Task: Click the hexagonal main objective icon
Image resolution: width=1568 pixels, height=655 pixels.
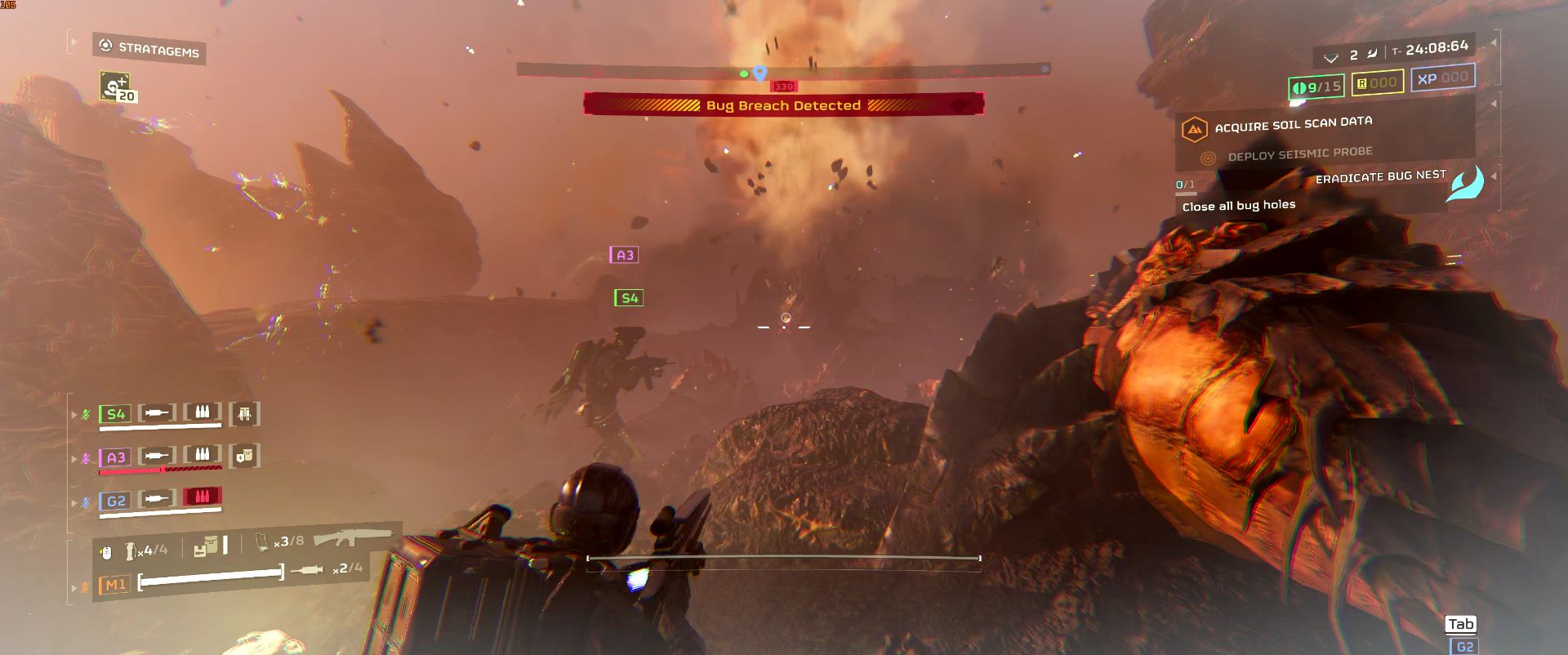Action: point(1194,129)
